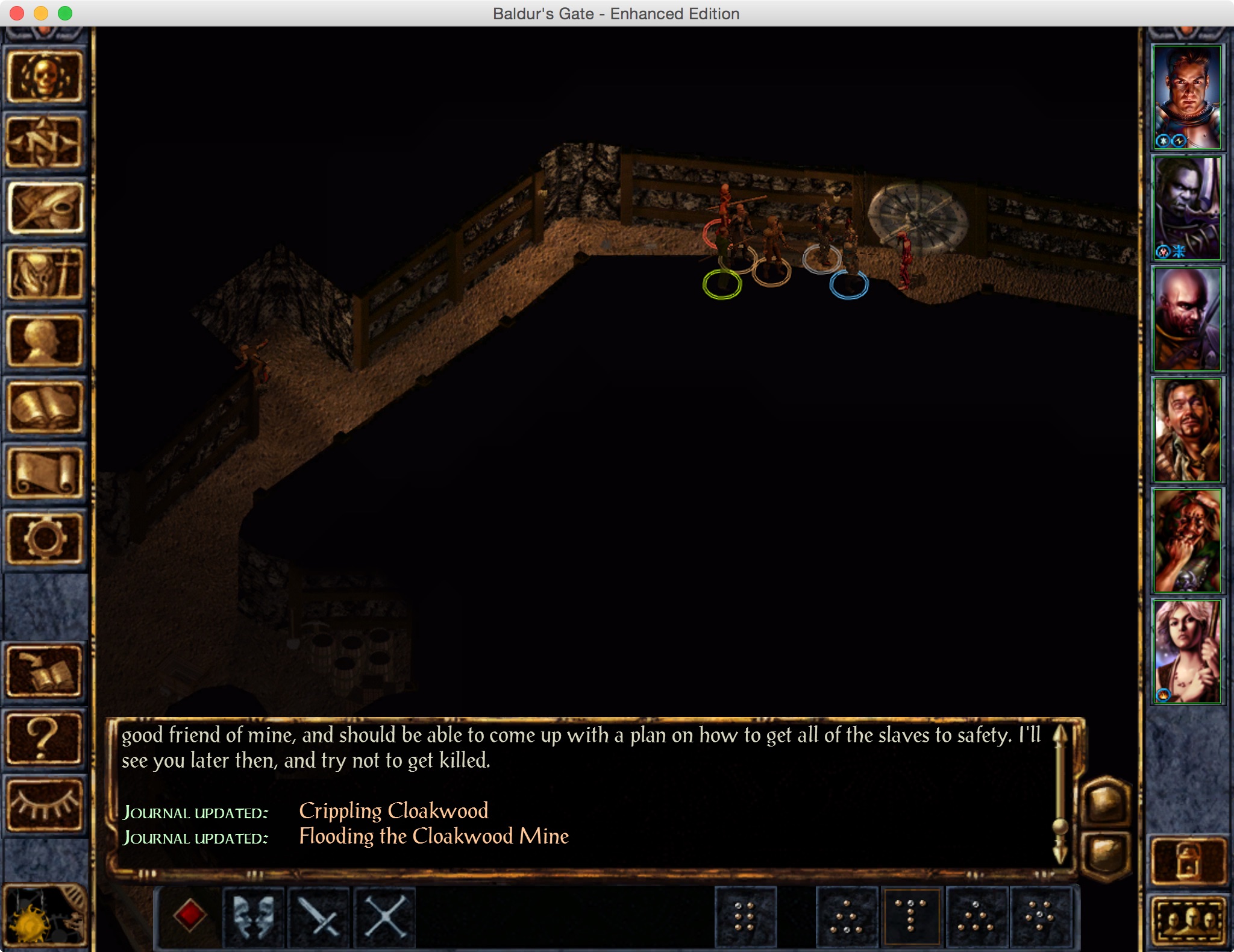Click the red diamond stop action button

click(189, 916)
